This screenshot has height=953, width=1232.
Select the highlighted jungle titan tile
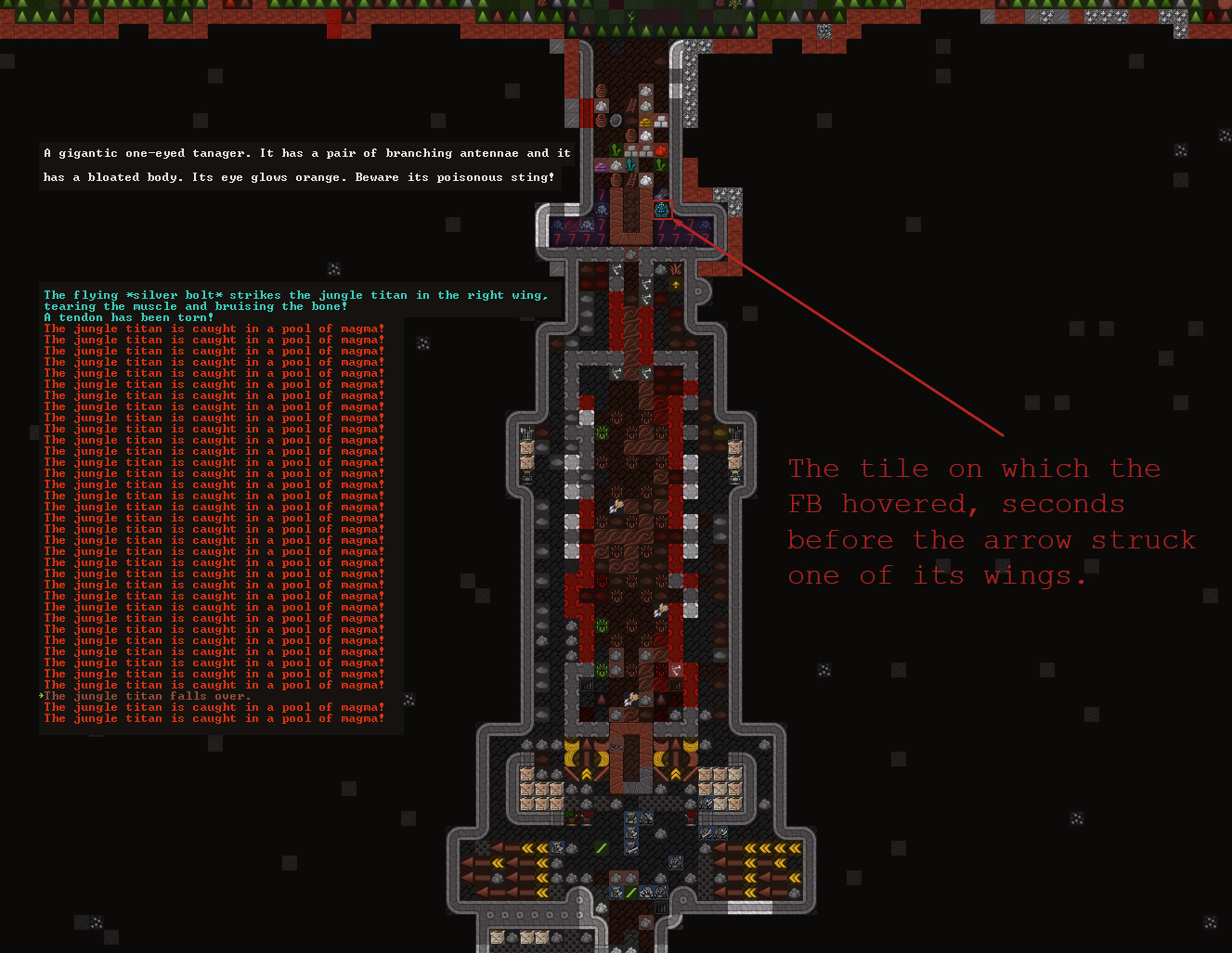click(x=661, y=210)
